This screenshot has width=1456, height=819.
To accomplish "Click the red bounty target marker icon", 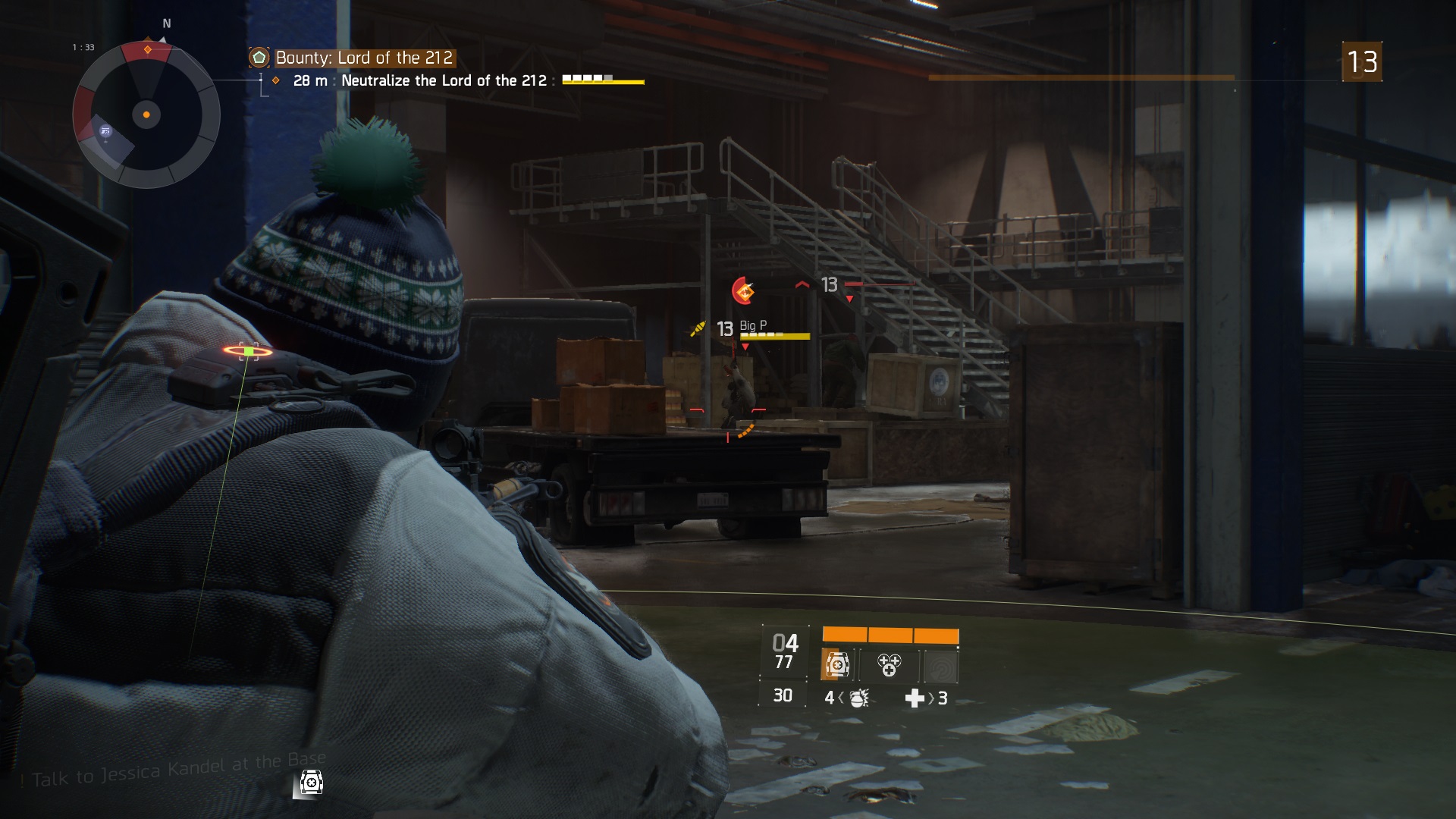I will (743, 290).
